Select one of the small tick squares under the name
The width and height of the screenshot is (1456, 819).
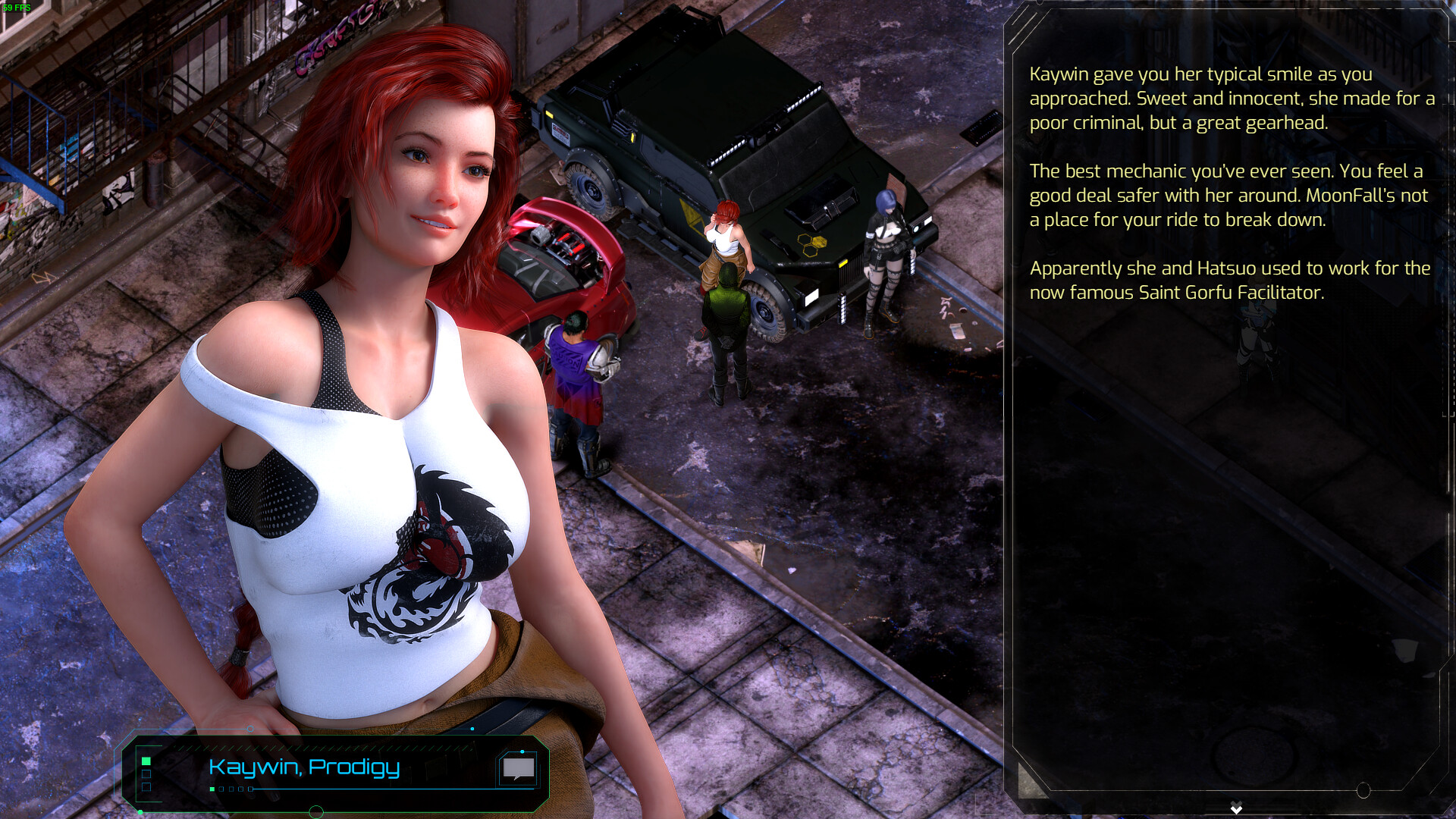[230, 789]
